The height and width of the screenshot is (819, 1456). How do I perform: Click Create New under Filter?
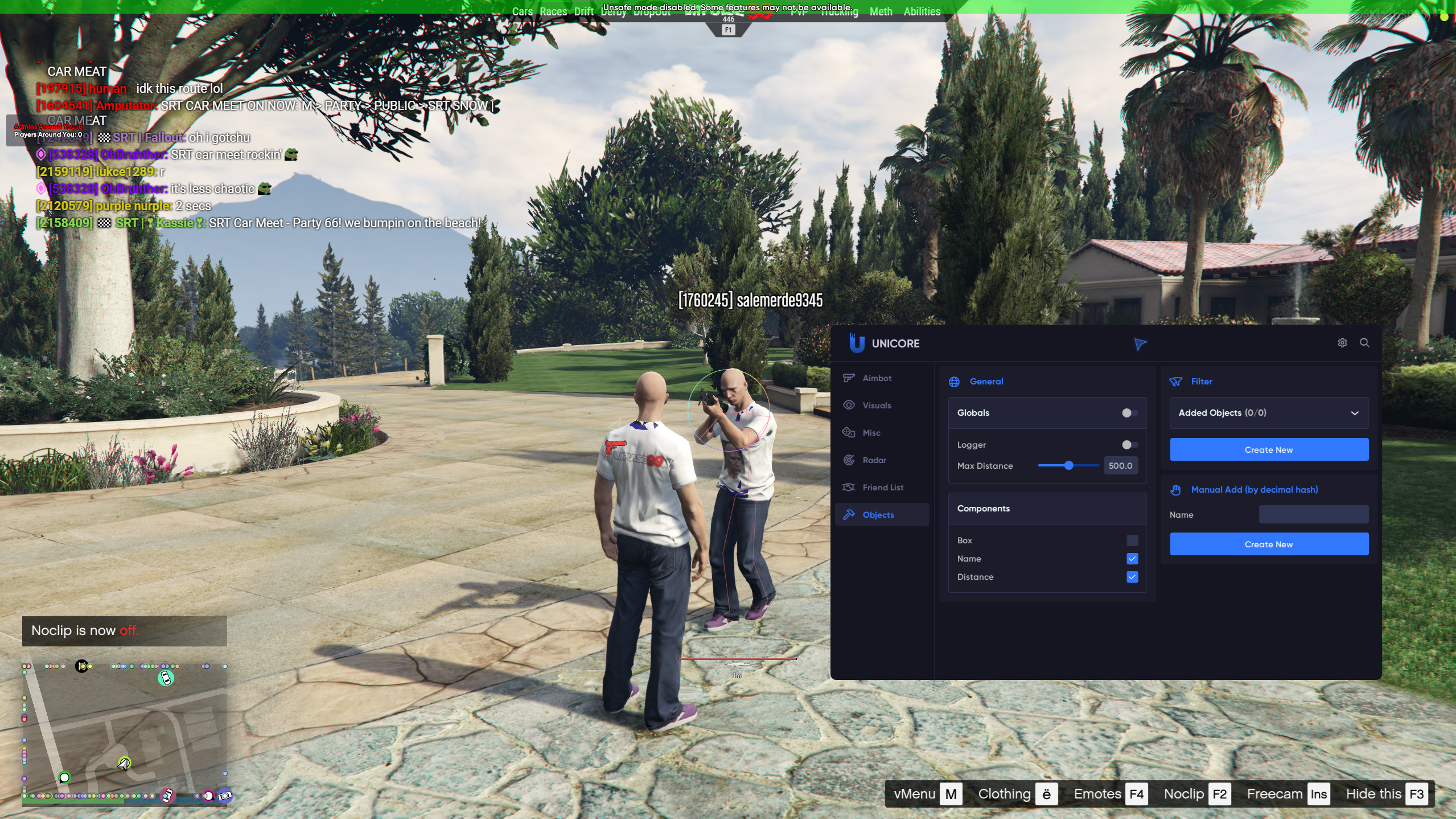pyautogui.click(x=1269, y=450)
